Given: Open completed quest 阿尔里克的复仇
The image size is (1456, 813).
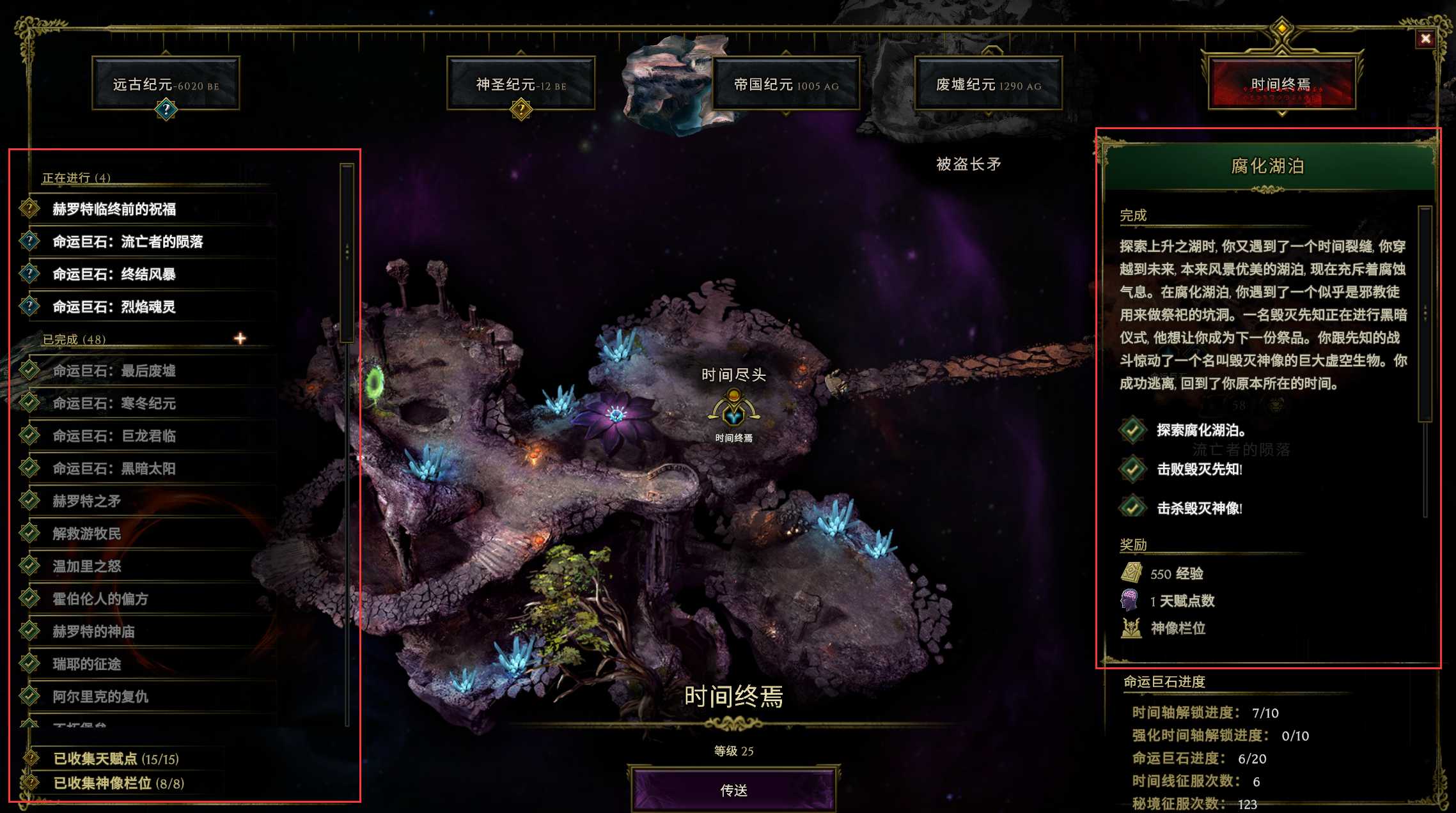Looking at the screenshot, I should pyautogui.click(x=100, y=697).
